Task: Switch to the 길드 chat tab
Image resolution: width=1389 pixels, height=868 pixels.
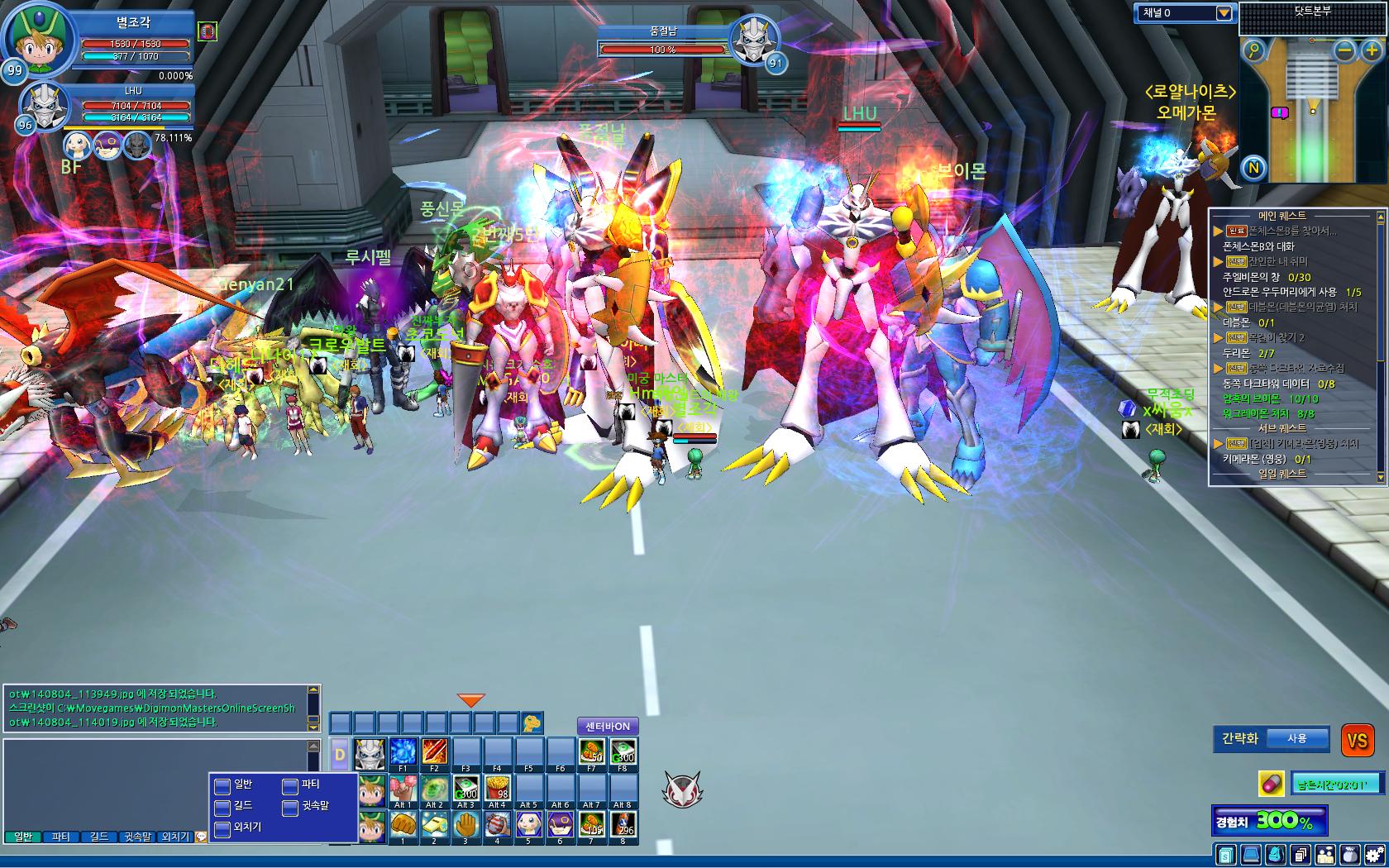Action: pos(99,837)
